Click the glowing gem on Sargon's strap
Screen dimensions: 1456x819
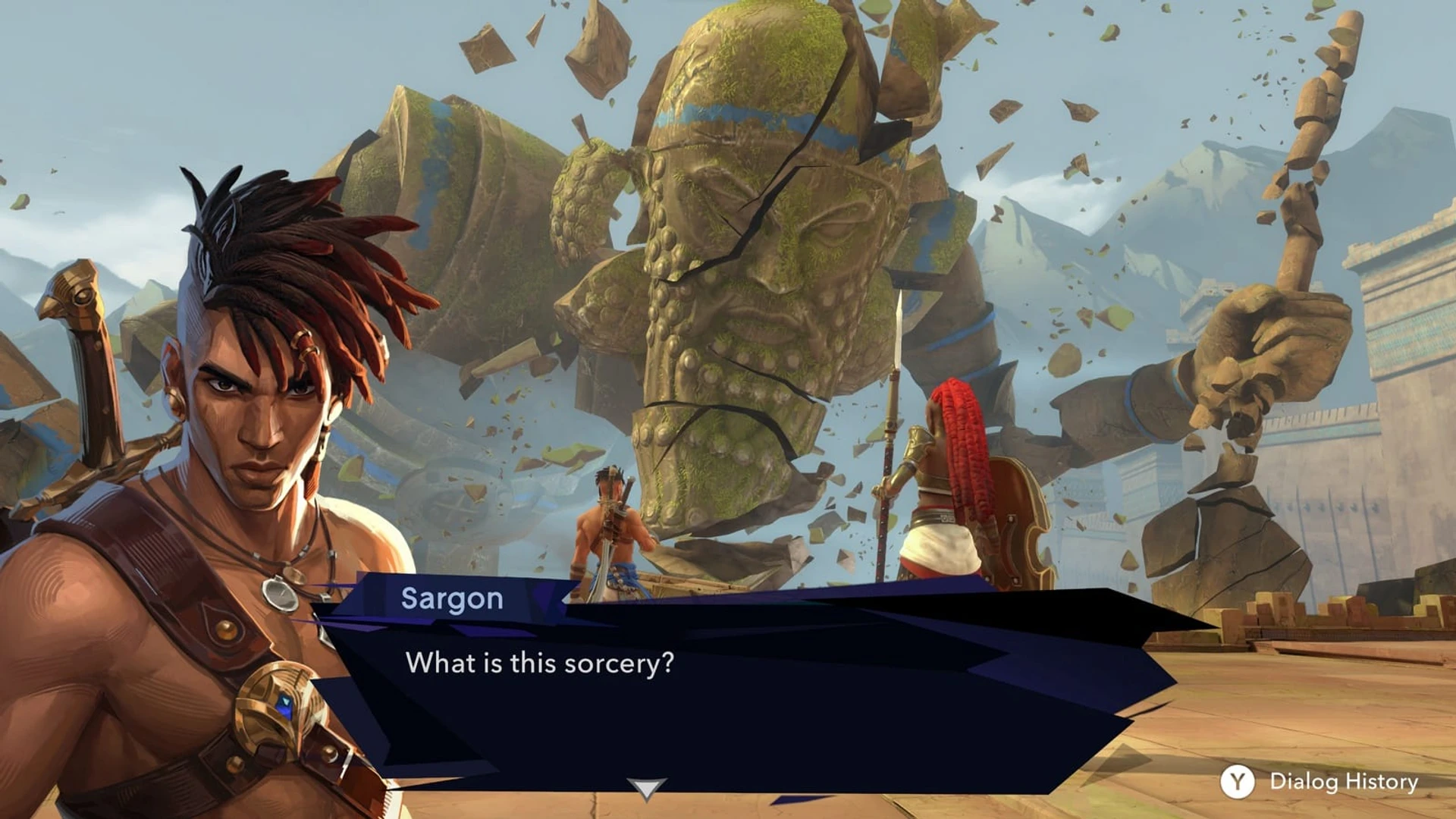coord(287,704)
